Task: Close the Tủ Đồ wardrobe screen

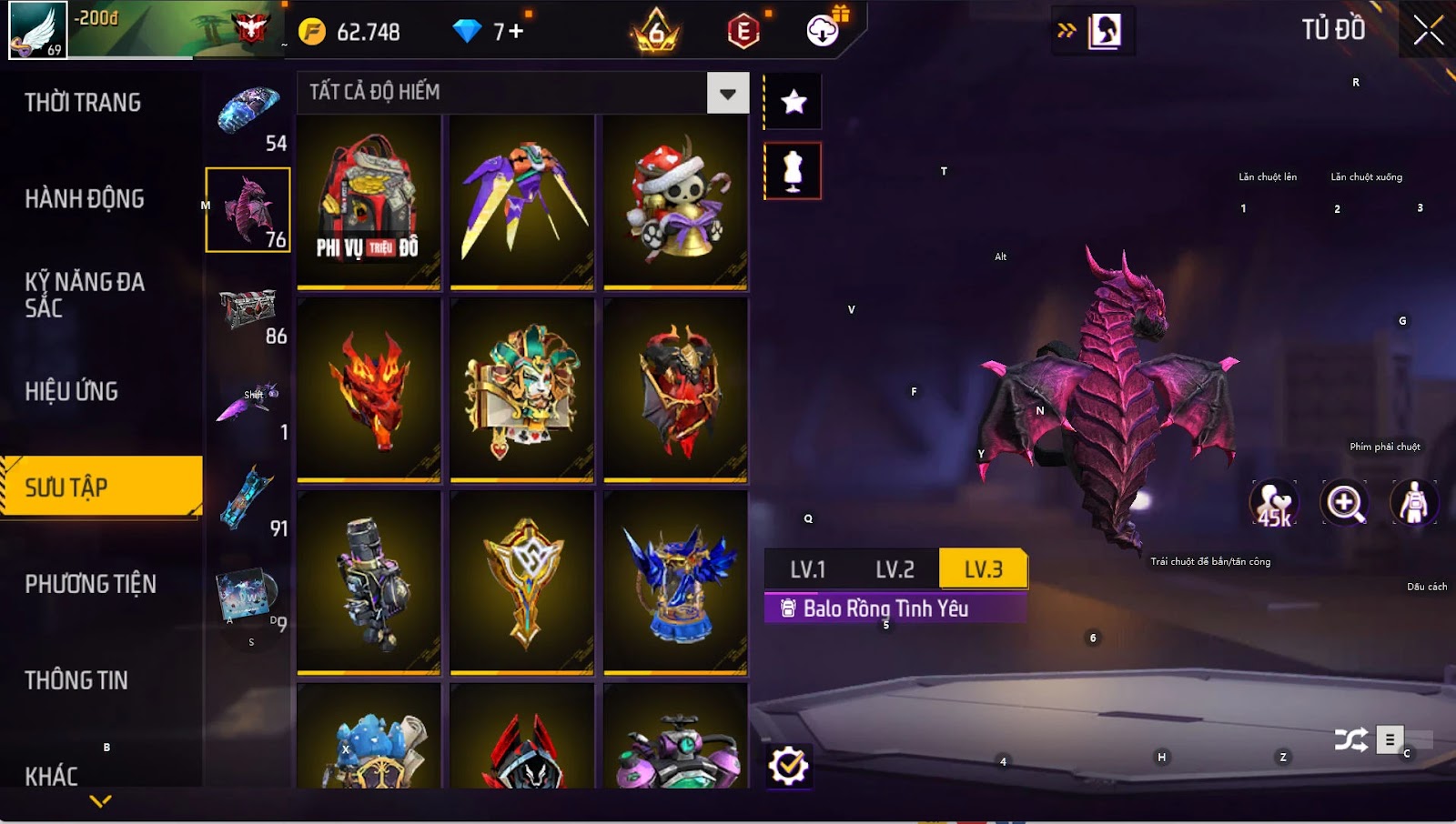Action: click(x=1428, y=30)
